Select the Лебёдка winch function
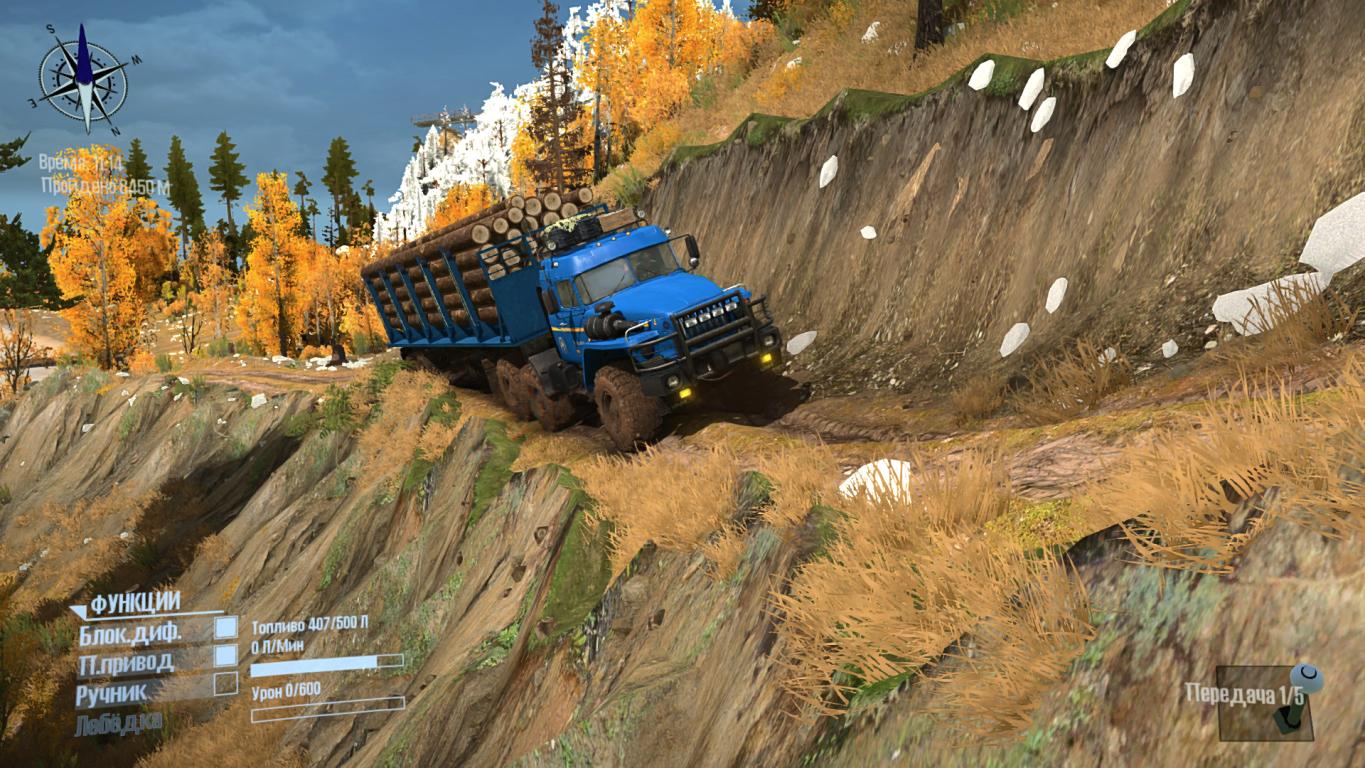 tap(119, 723)
